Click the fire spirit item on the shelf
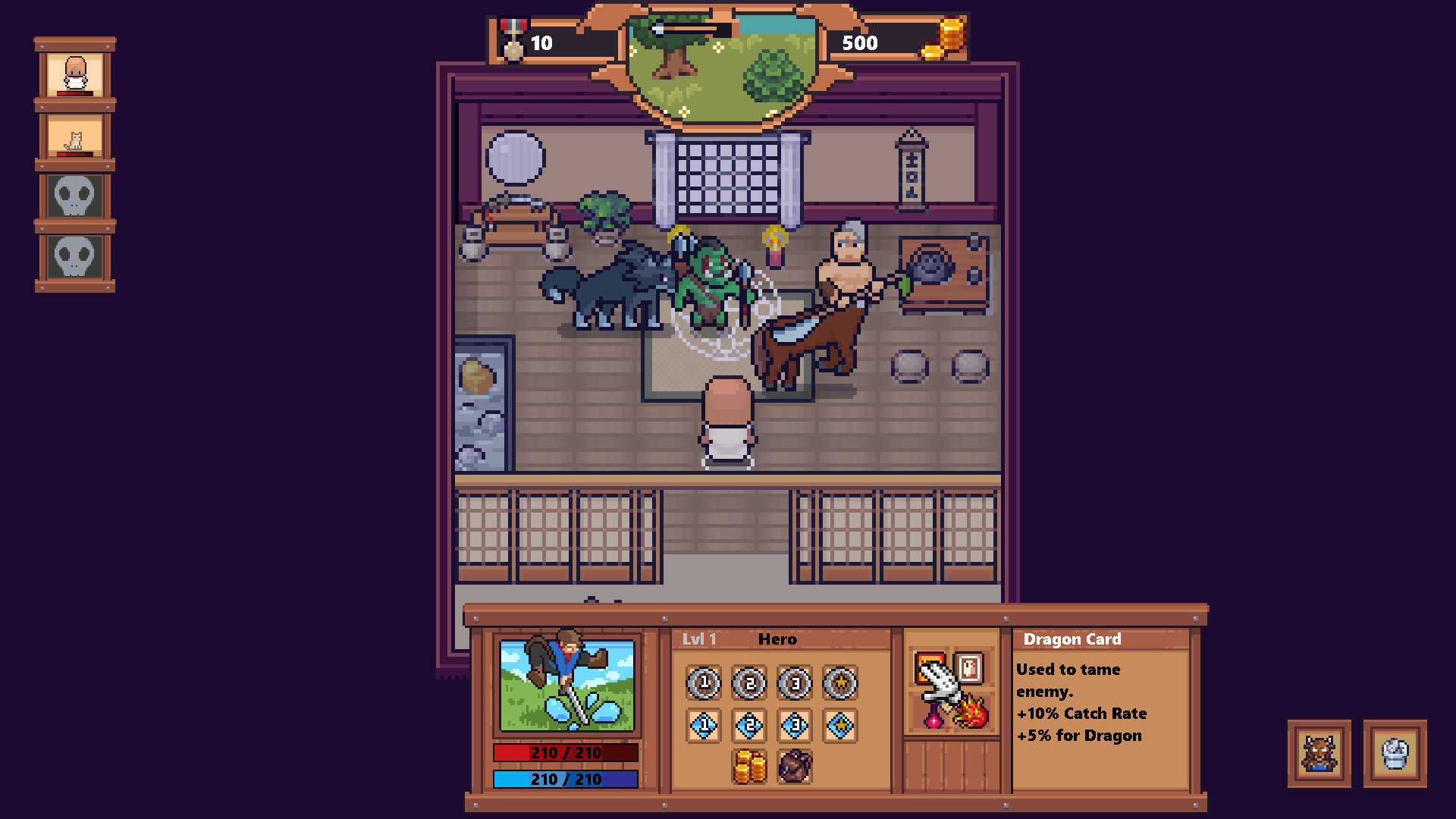The image size is (1456, 819). point(971,711)
